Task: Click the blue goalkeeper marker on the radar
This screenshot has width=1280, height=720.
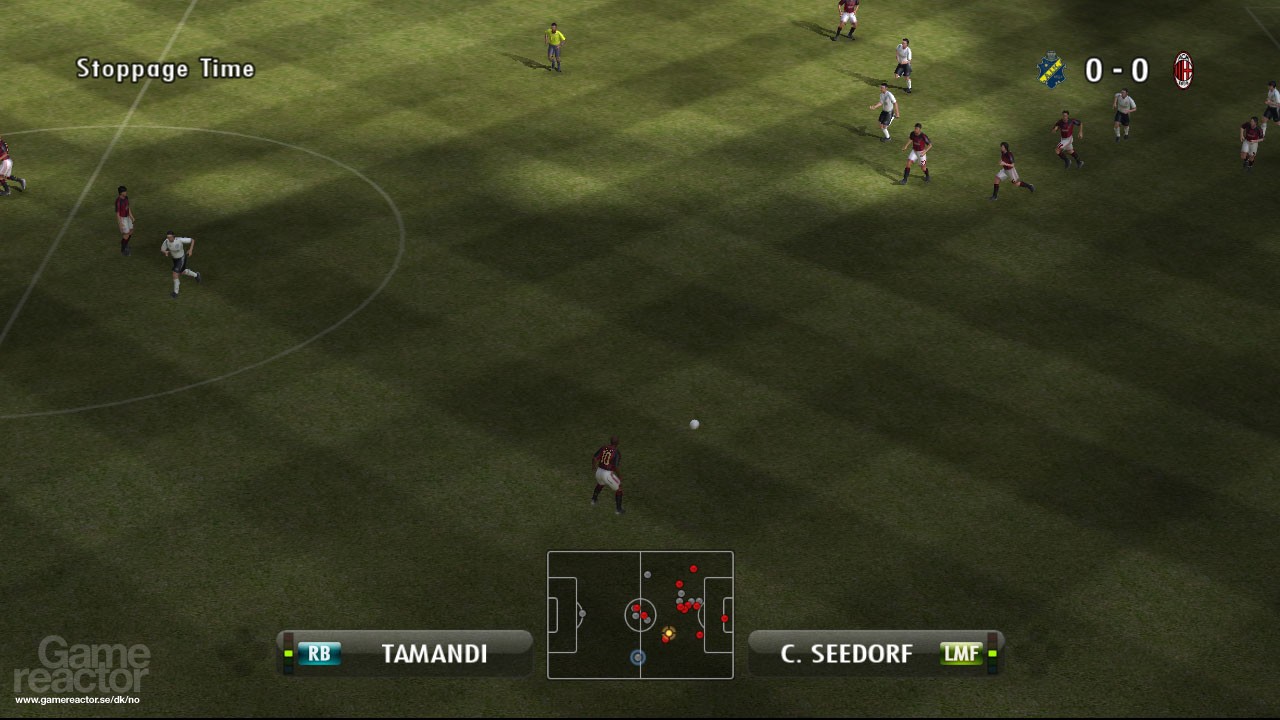Action: point(638,657)
